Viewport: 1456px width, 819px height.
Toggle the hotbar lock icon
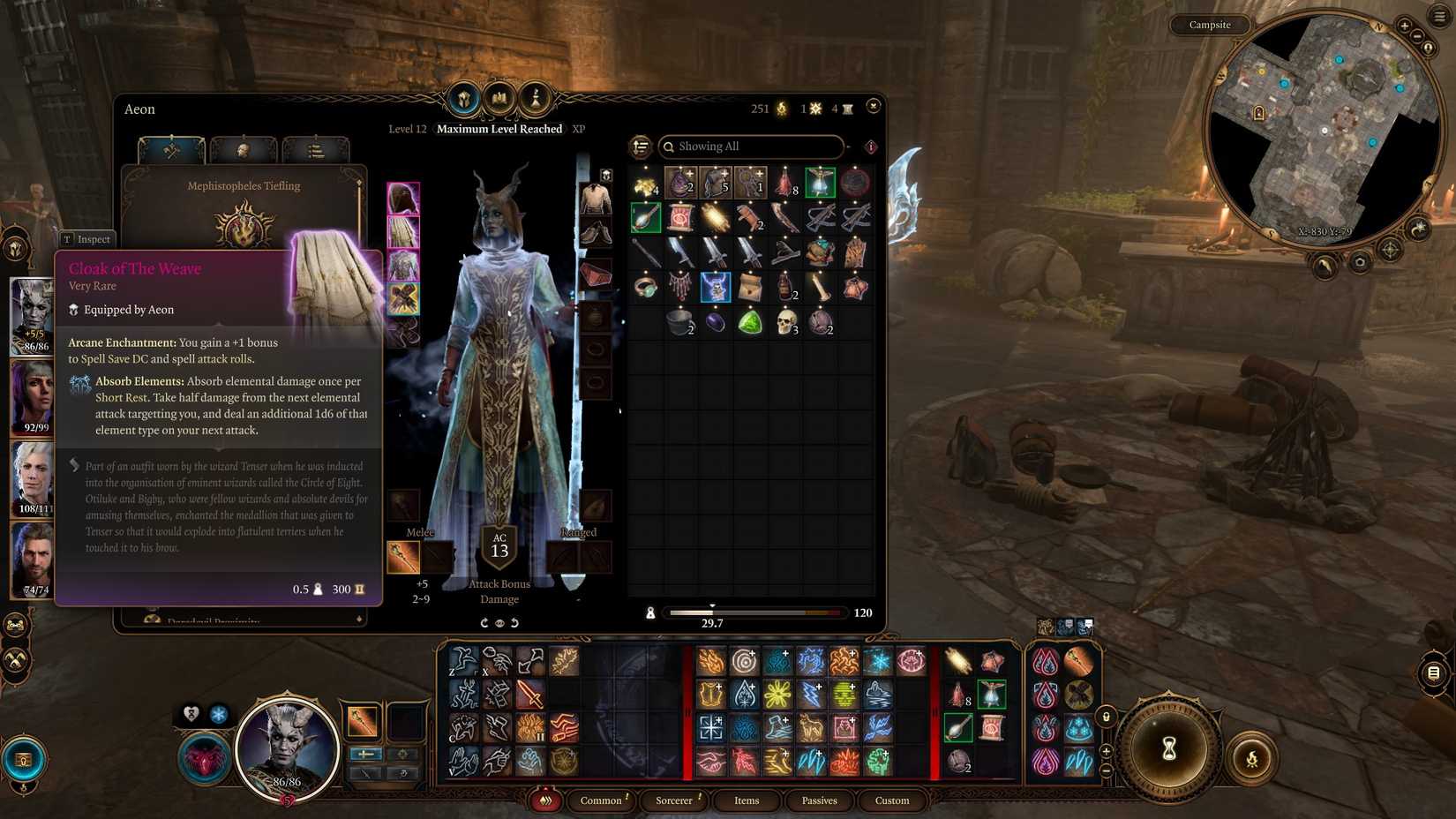coord(1106,717)
